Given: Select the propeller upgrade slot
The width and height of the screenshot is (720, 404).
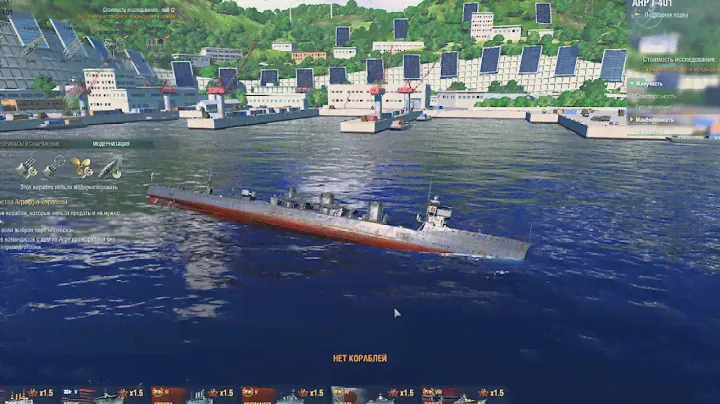Looking at the screenshot, I should (x=81, y=167).
